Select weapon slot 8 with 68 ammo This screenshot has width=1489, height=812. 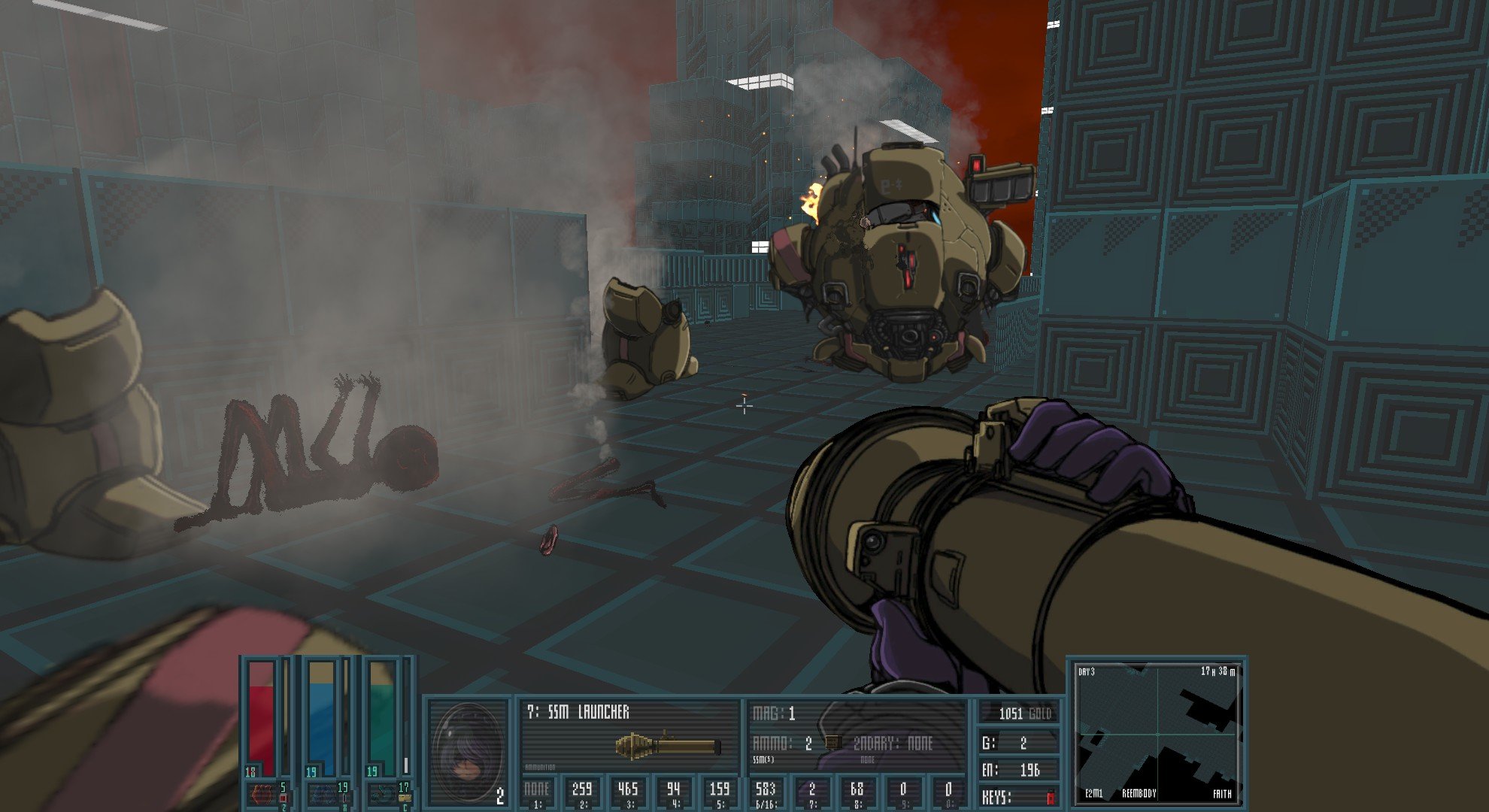(857, 793)
